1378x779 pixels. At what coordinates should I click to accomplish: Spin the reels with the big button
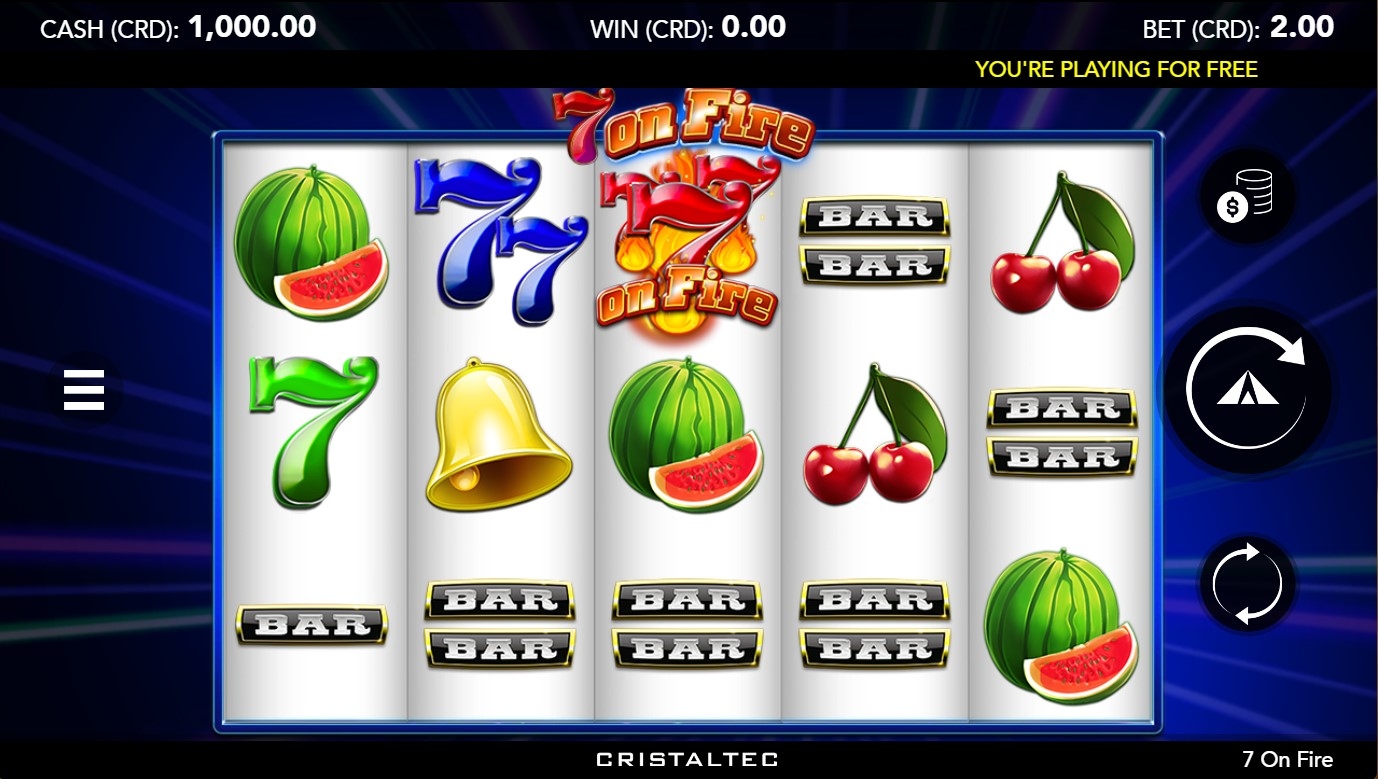coord(1246,388)
